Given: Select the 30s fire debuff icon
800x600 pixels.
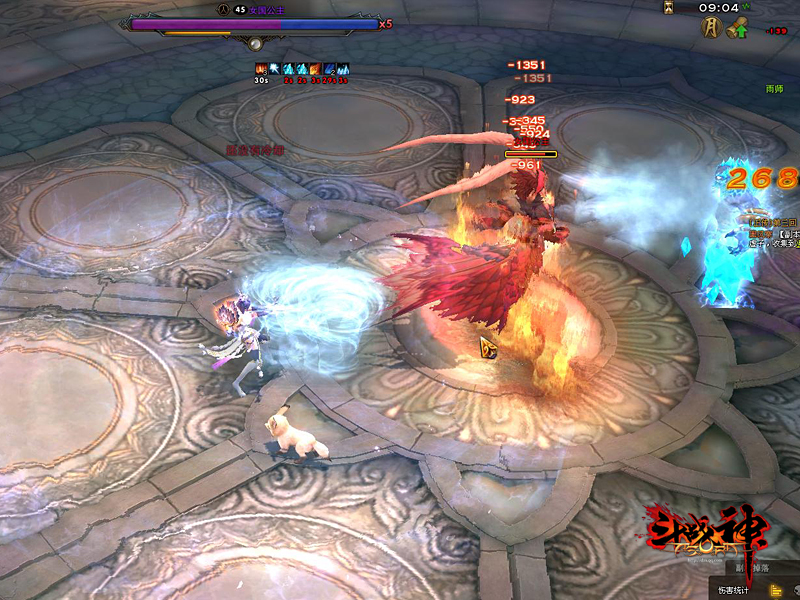Looking at the screenshot, I should (x=260, y=69).
